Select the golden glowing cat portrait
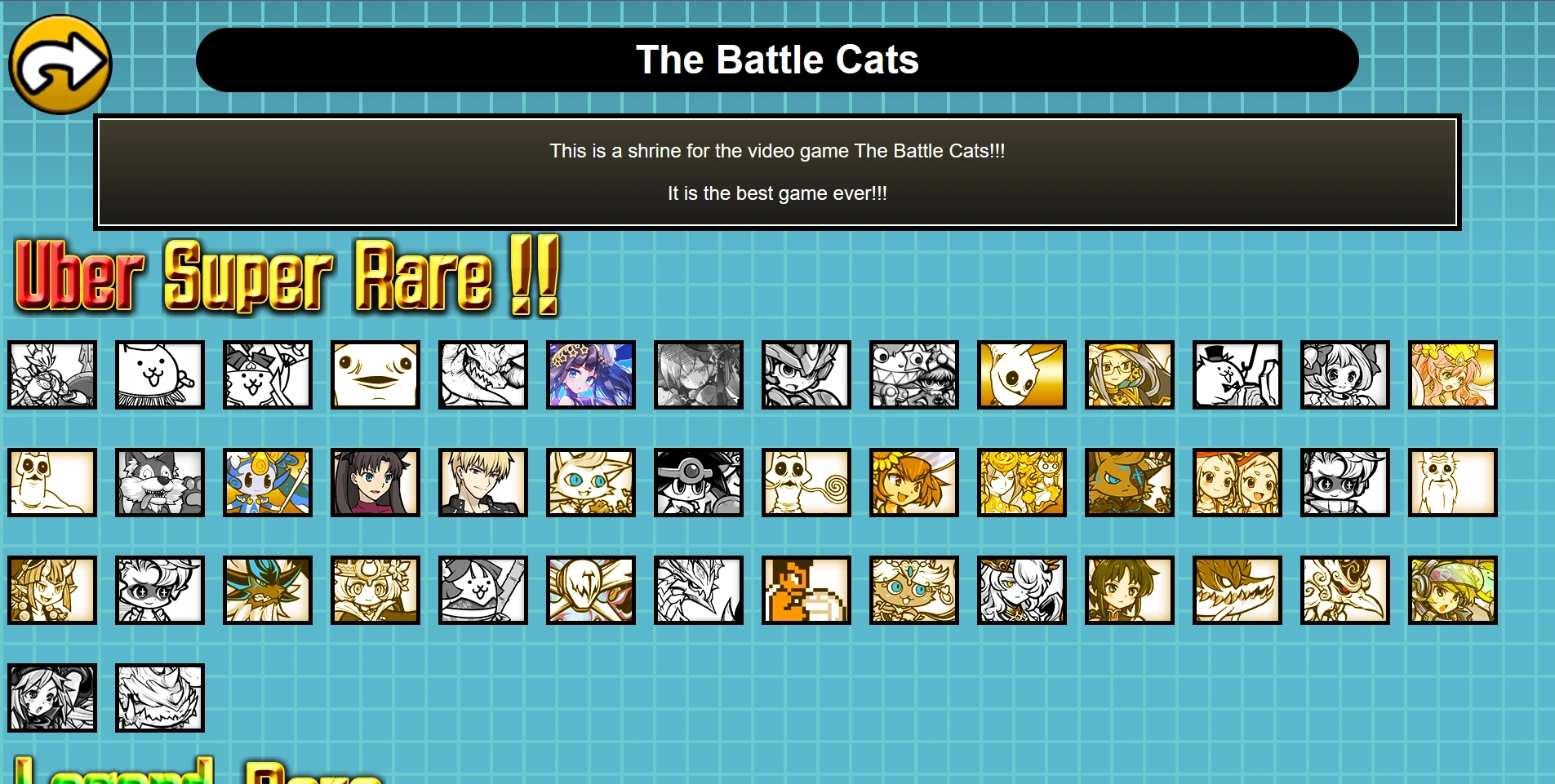1555x784 pixels. (x=1021, y=375)
